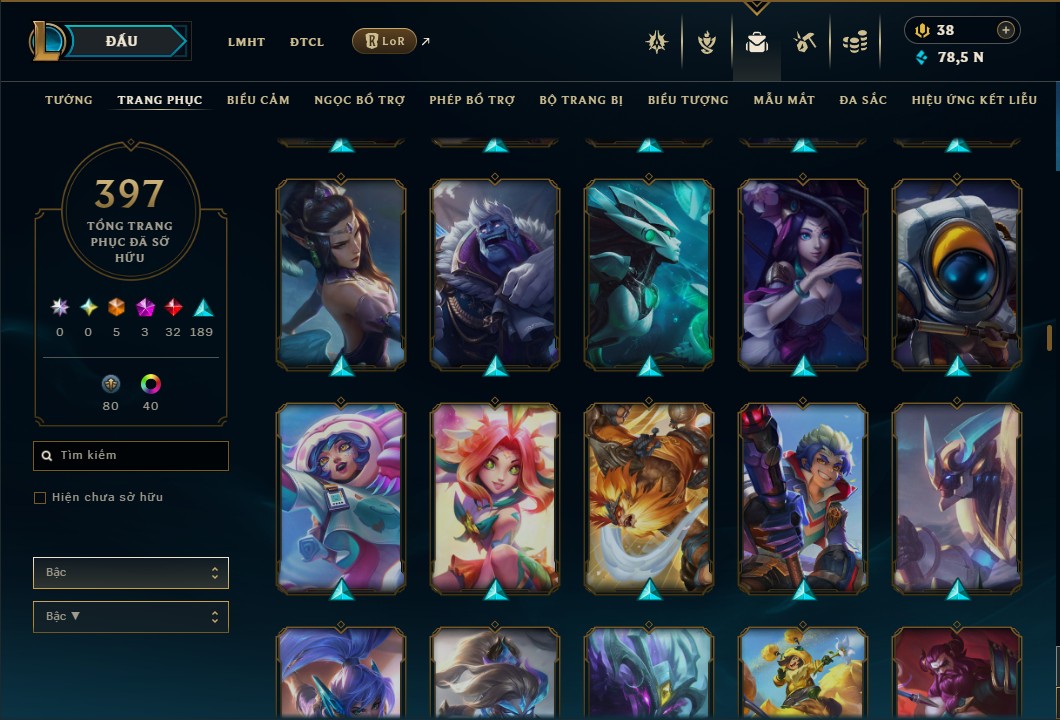Click the plus button to buy RP
Viewport: 1060px width, 720px height.
coord(1006,30)
